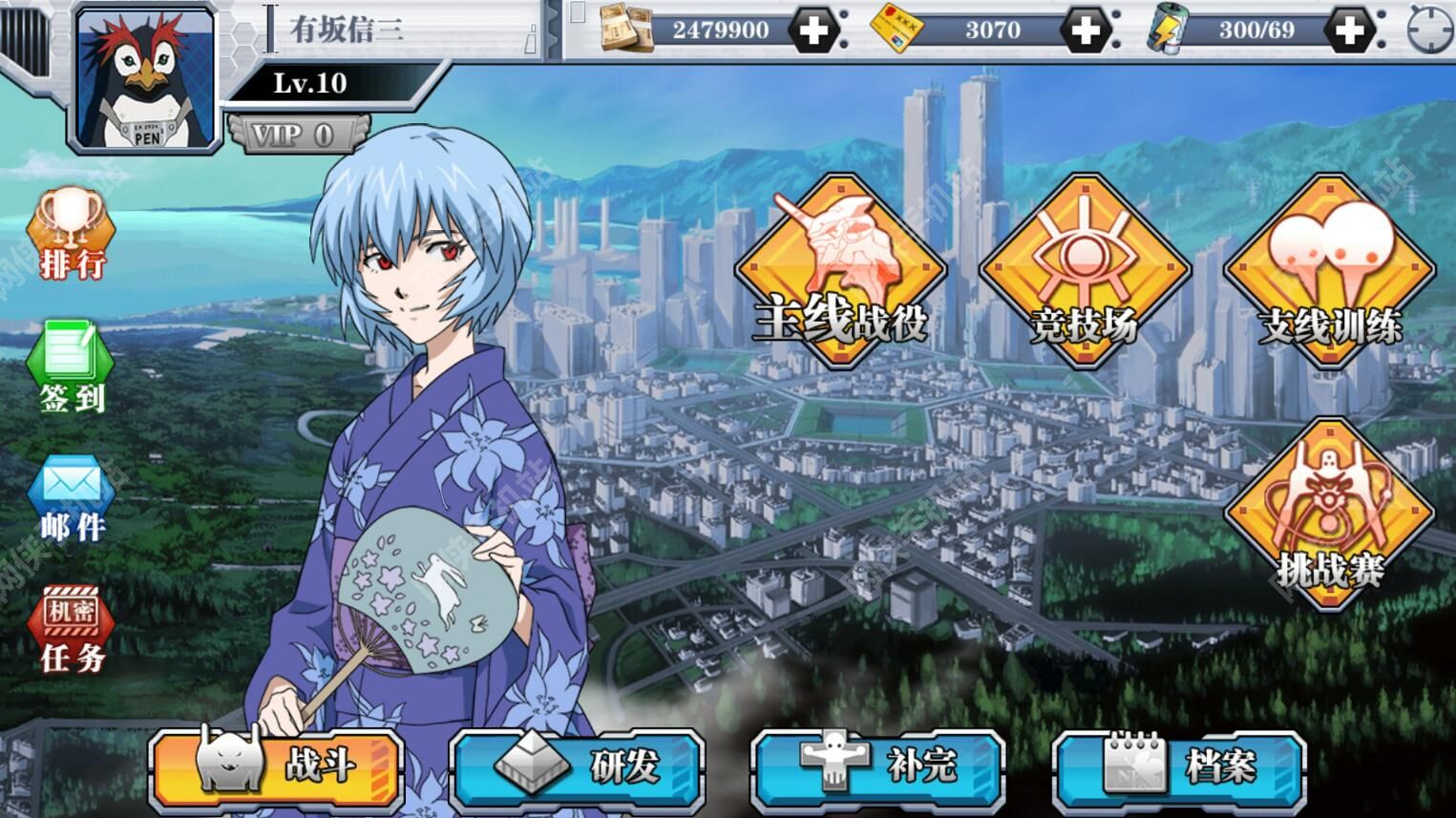Open the 档案 archive menu
The image size is (1456, 818).
(1180, 766)
